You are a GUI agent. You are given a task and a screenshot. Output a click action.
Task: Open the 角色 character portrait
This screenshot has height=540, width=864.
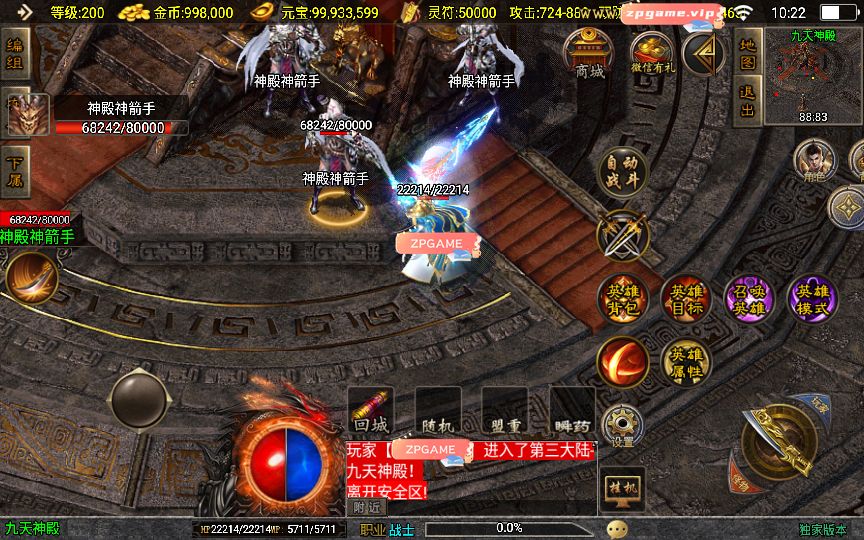pyautogui.click(x=814, y=159)
